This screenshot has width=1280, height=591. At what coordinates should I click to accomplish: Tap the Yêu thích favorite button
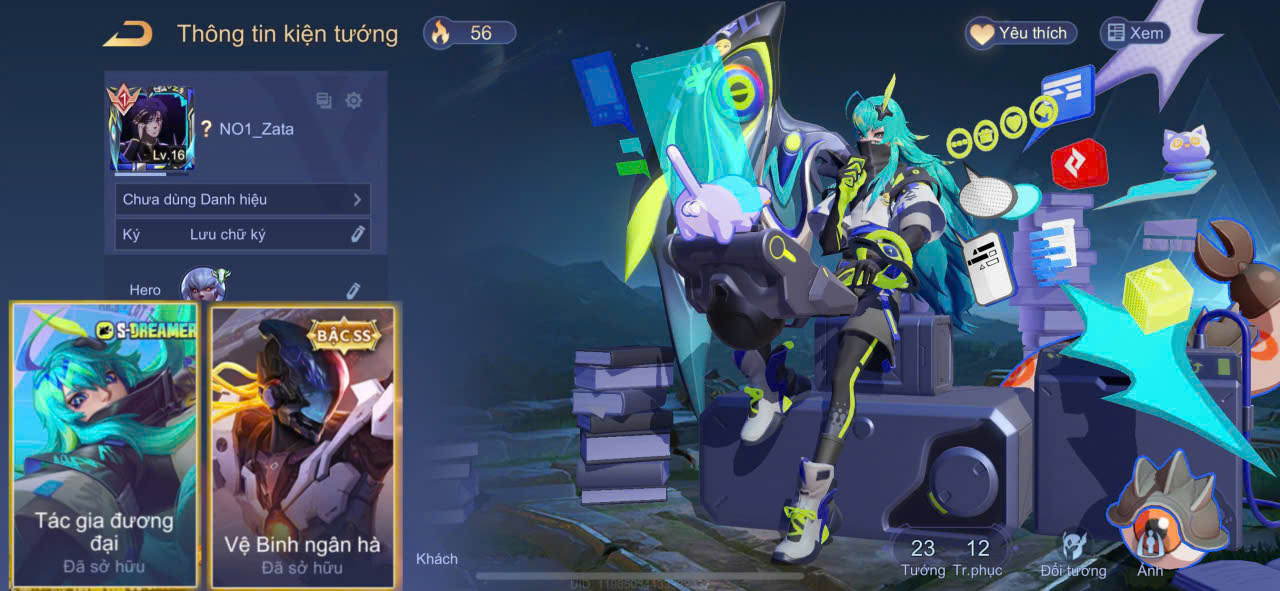1021,33
